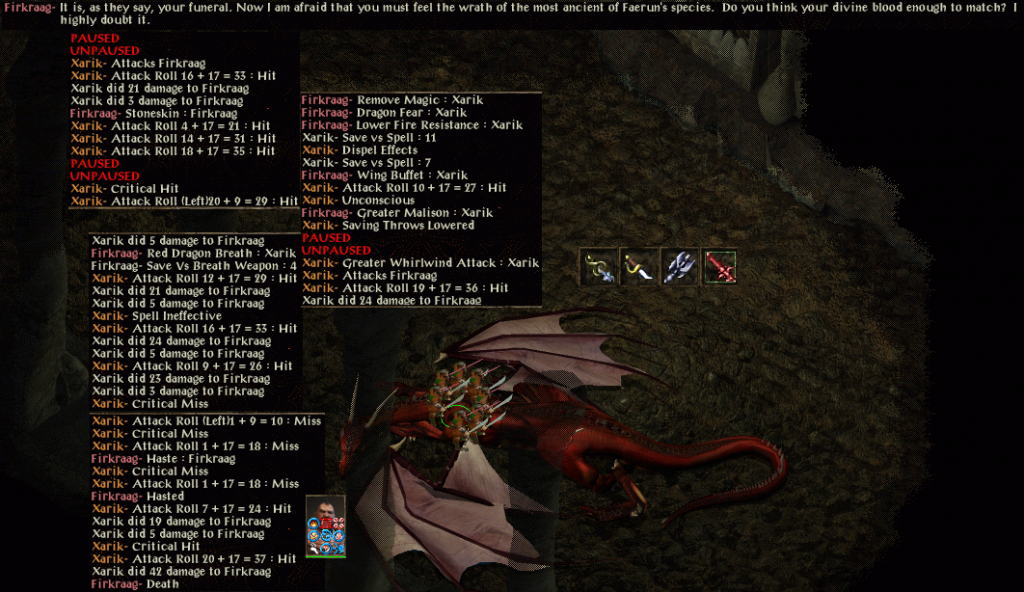Select the highlighted red spiked flail slot

tap(719, 267)
